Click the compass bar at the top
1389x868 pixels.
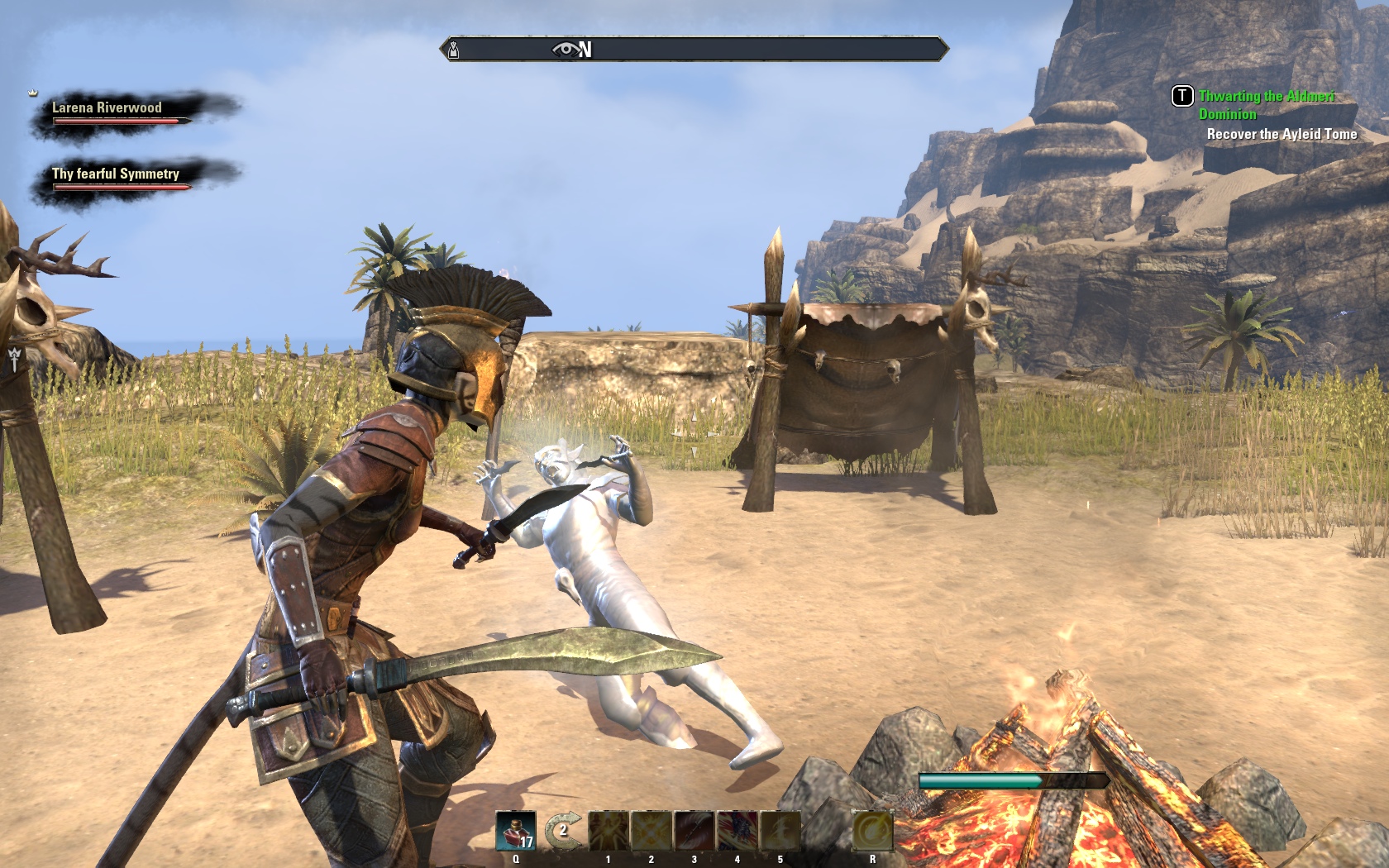(694, 50)
